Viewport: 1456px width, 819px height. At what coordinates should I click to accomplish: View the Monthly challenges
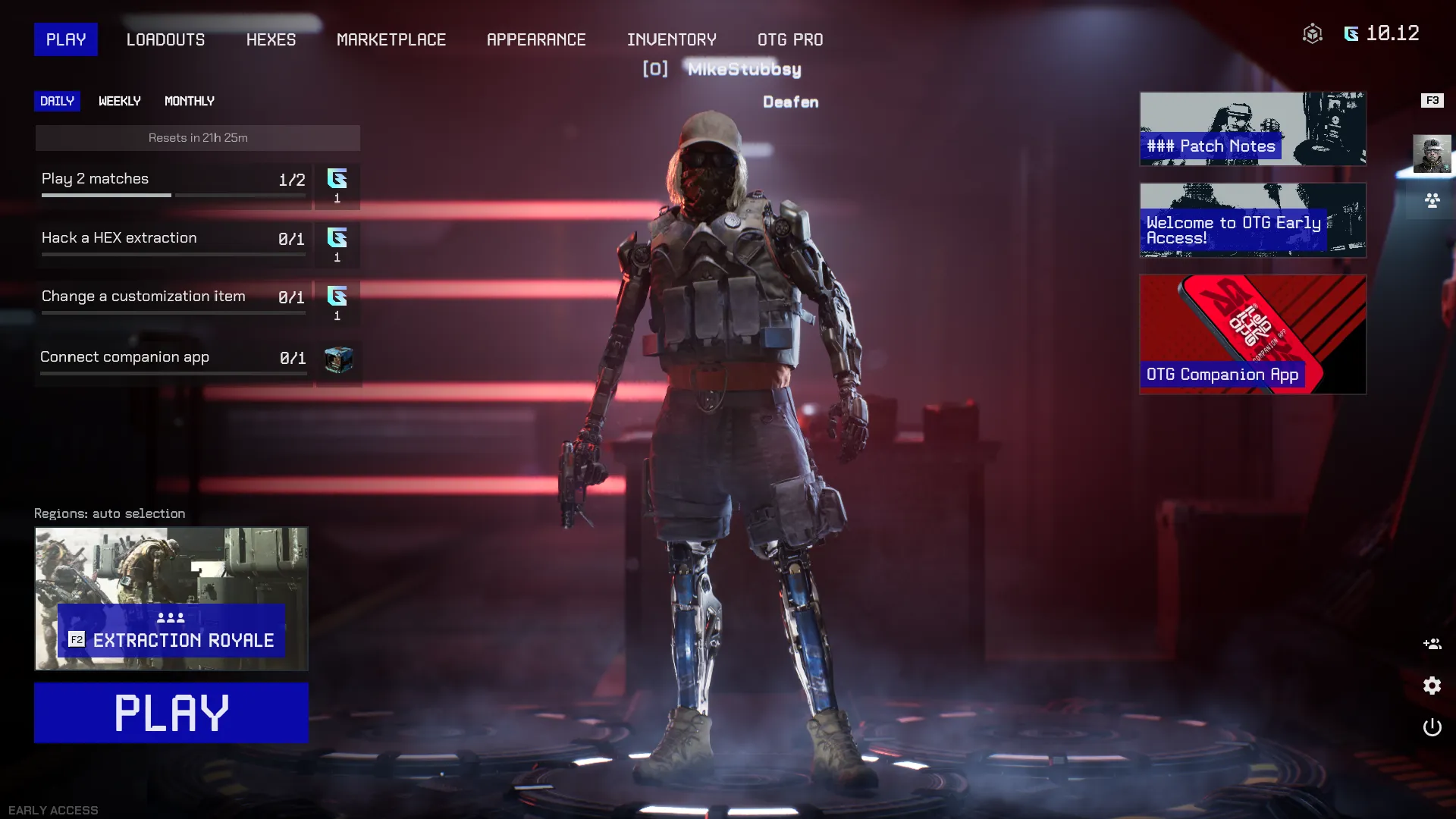(x=190, y=101)
